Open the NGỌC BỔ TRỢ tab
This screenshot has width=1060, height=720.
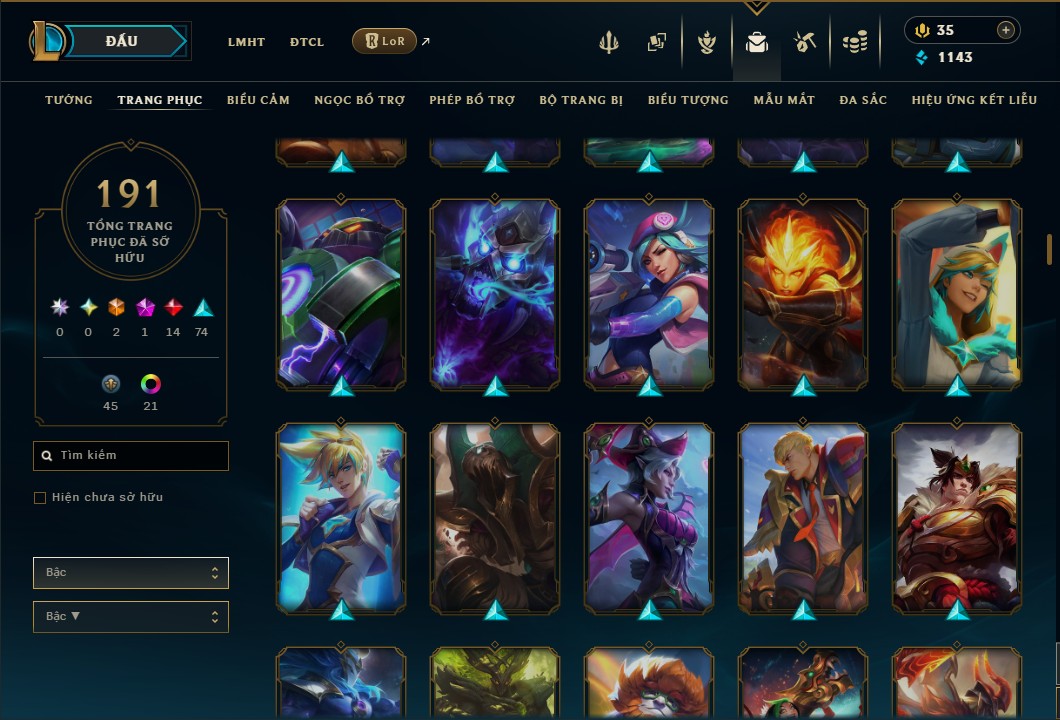point(359,100)
